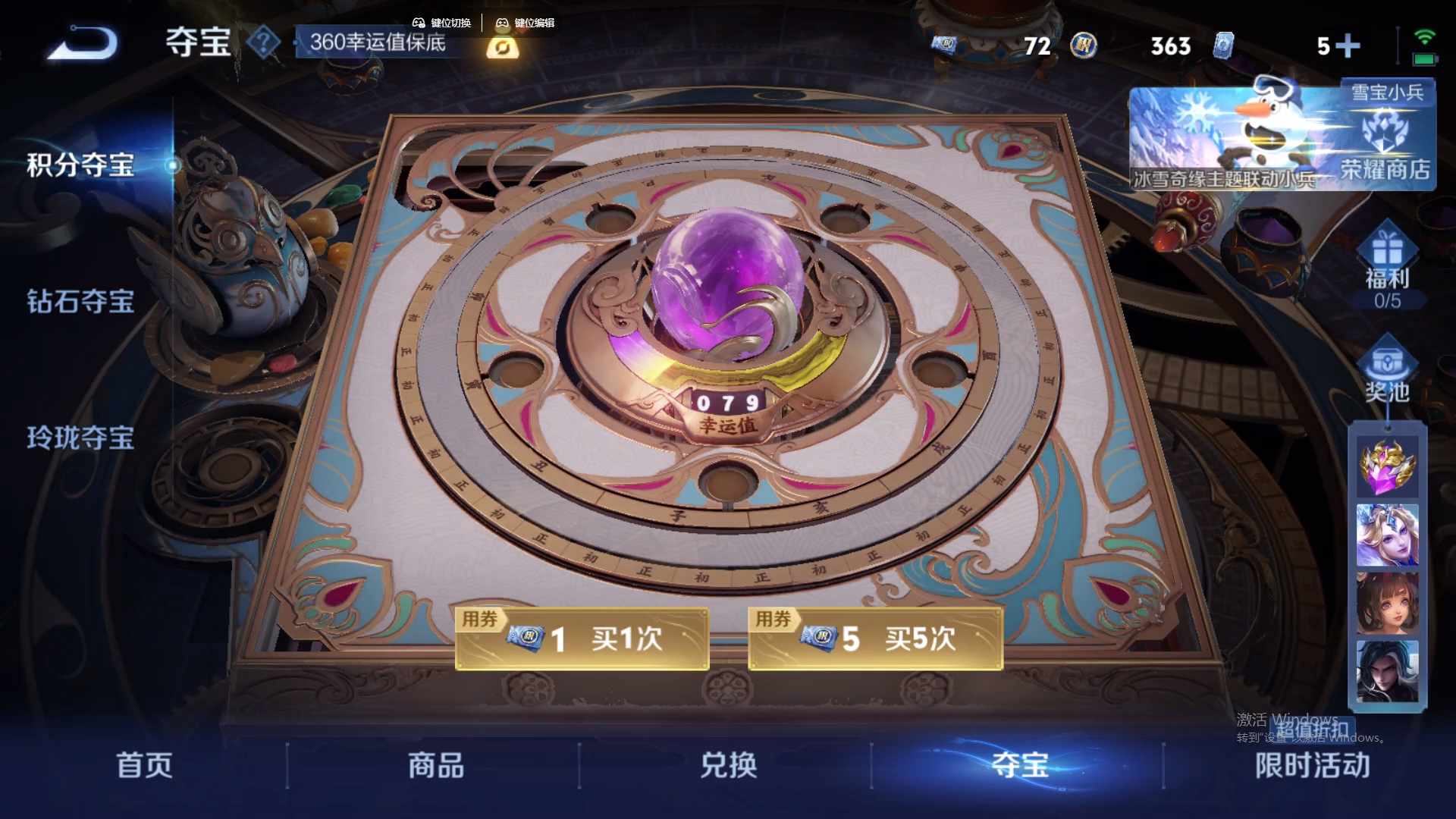Viewport: 1456px width, 819px height.
Task: Switch to the 钻石夺宝 sidebar section
Action: click(80, 302)
